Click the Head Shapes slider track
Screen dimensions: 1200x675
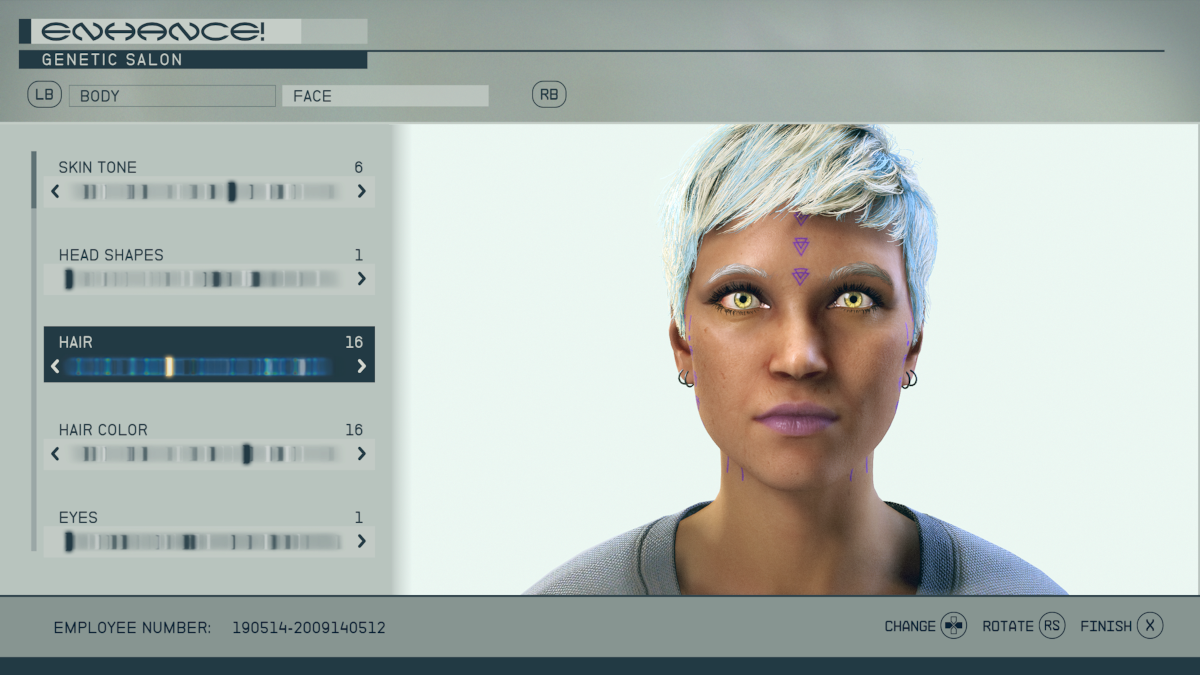pos(208,279)
